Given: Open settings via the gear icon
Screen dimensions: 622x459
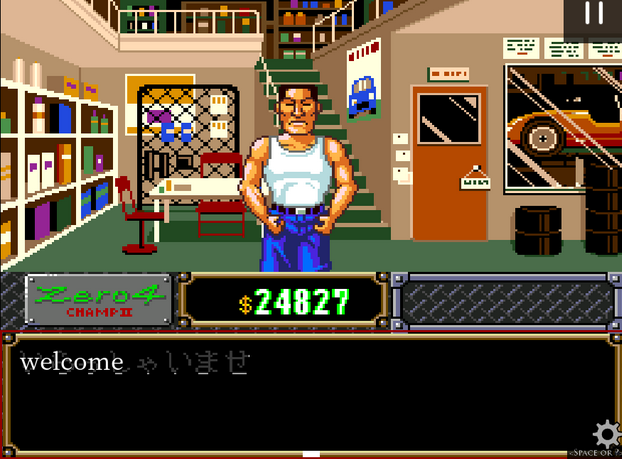Looking at the screenshot, I should [x=607, y=435].
